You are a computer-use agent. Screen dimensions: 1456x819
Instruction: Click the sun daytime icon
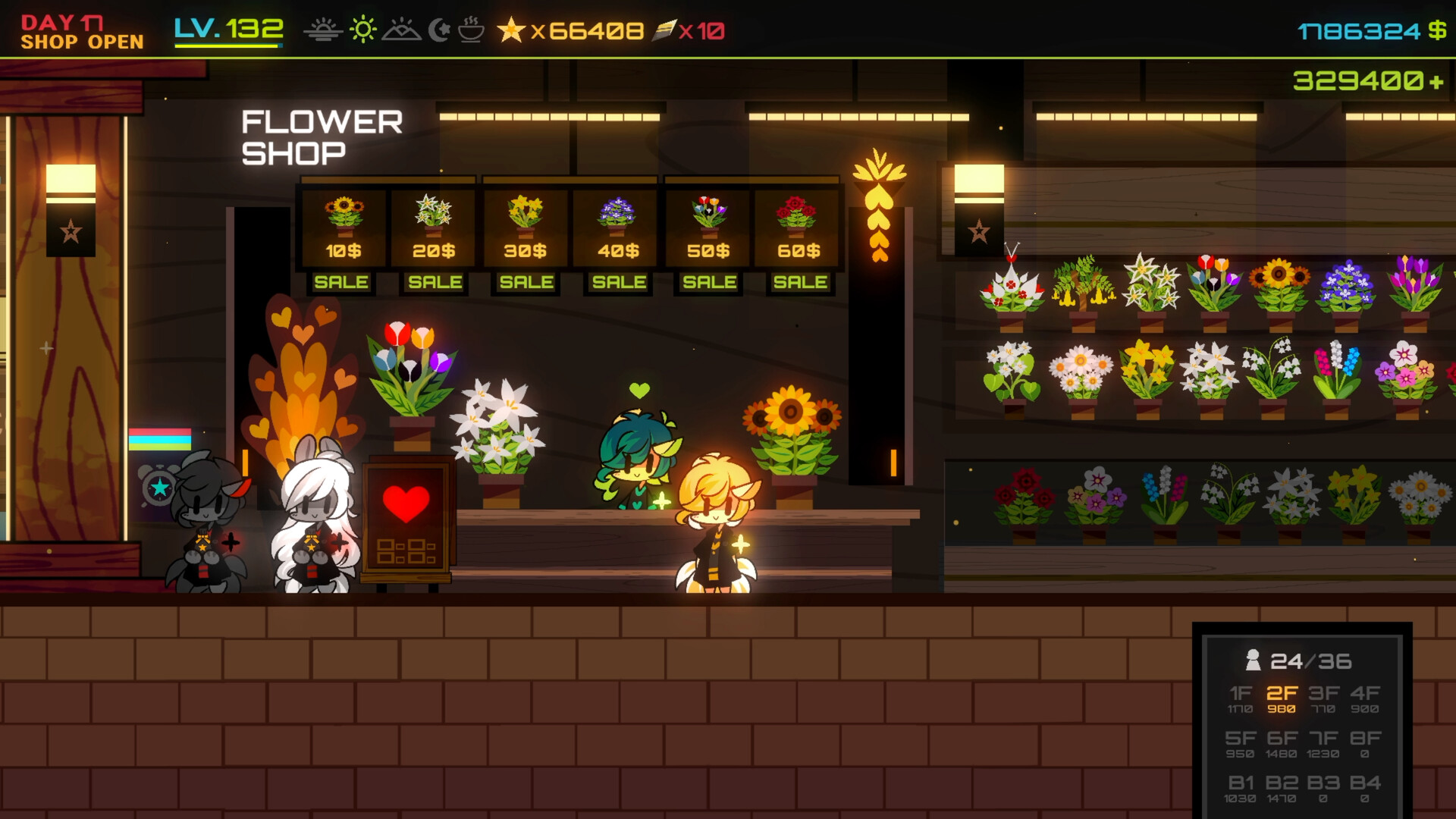point(362,30)
